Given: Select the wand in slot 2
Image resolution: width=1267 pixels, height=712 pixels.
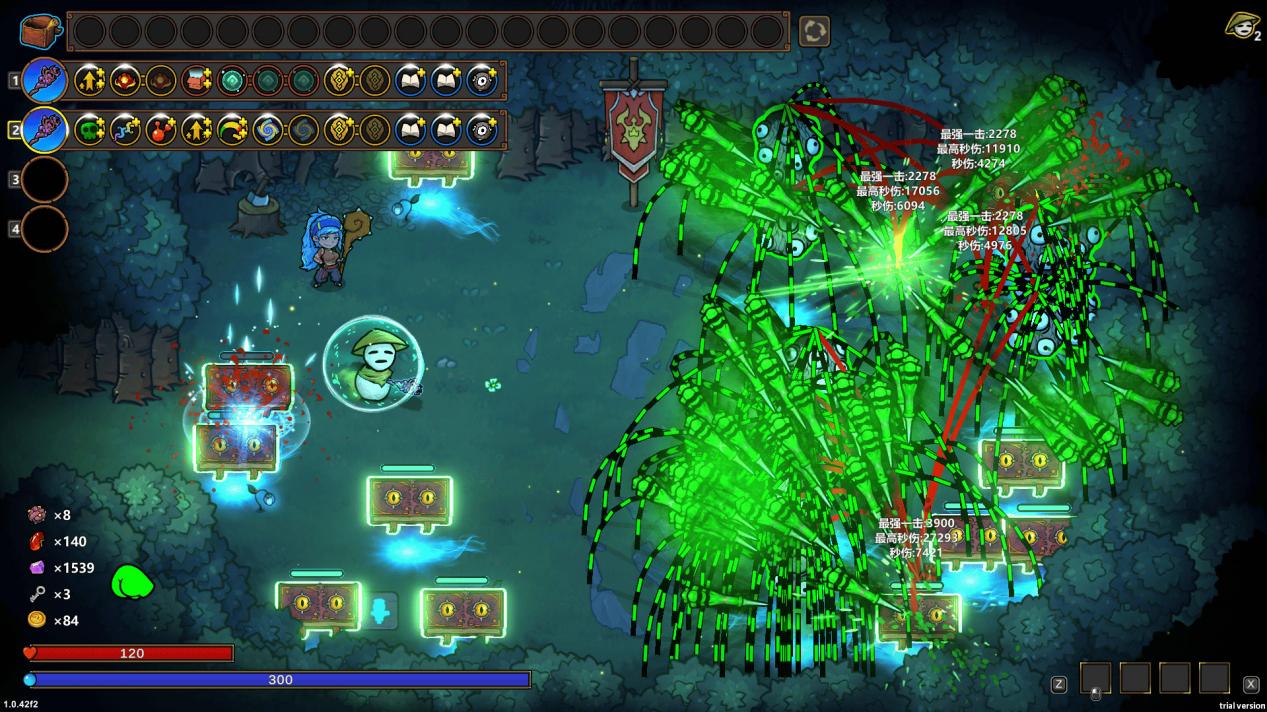Looking at the screenshot, I should pyautogui.click(x=45, y=129).
